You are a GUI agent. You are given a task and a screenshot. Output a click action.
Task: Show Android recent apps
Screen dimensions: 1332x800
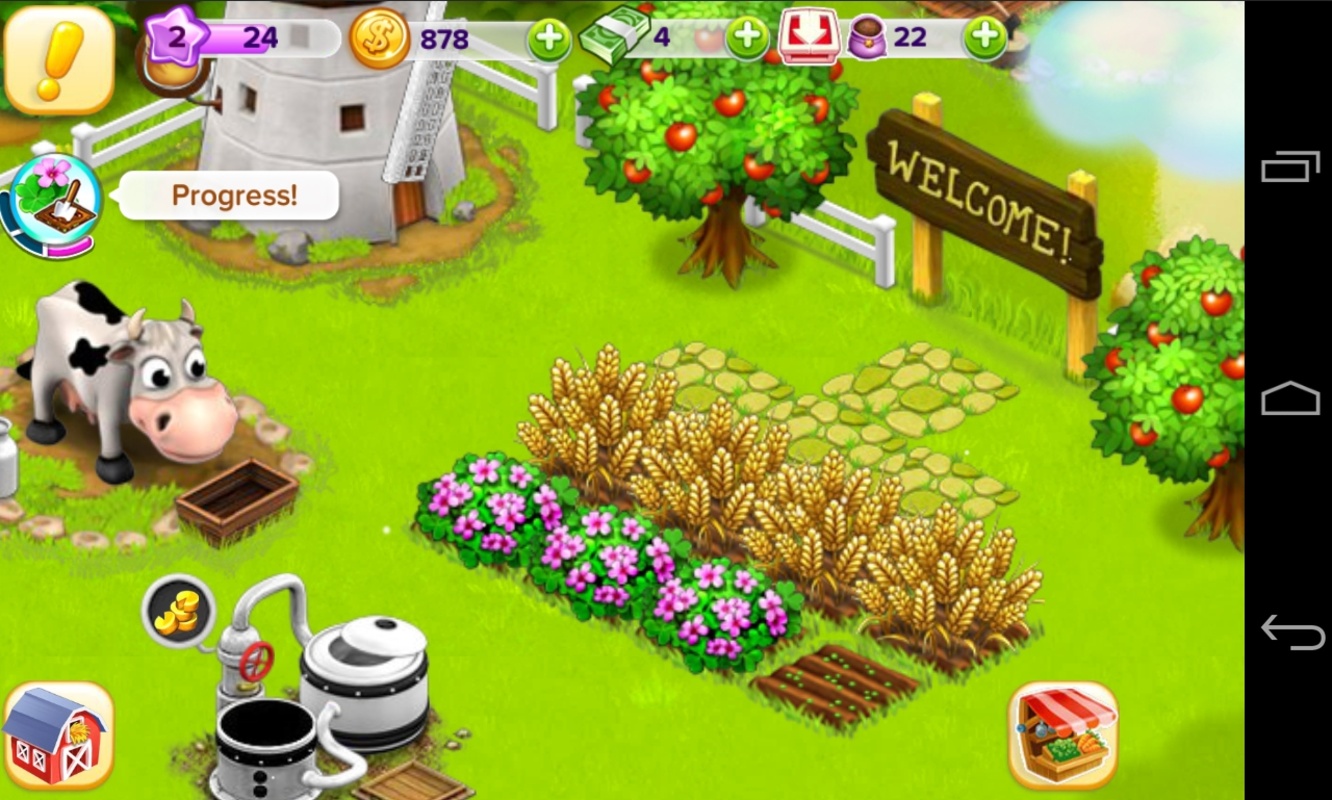(x=1291, y=166)
